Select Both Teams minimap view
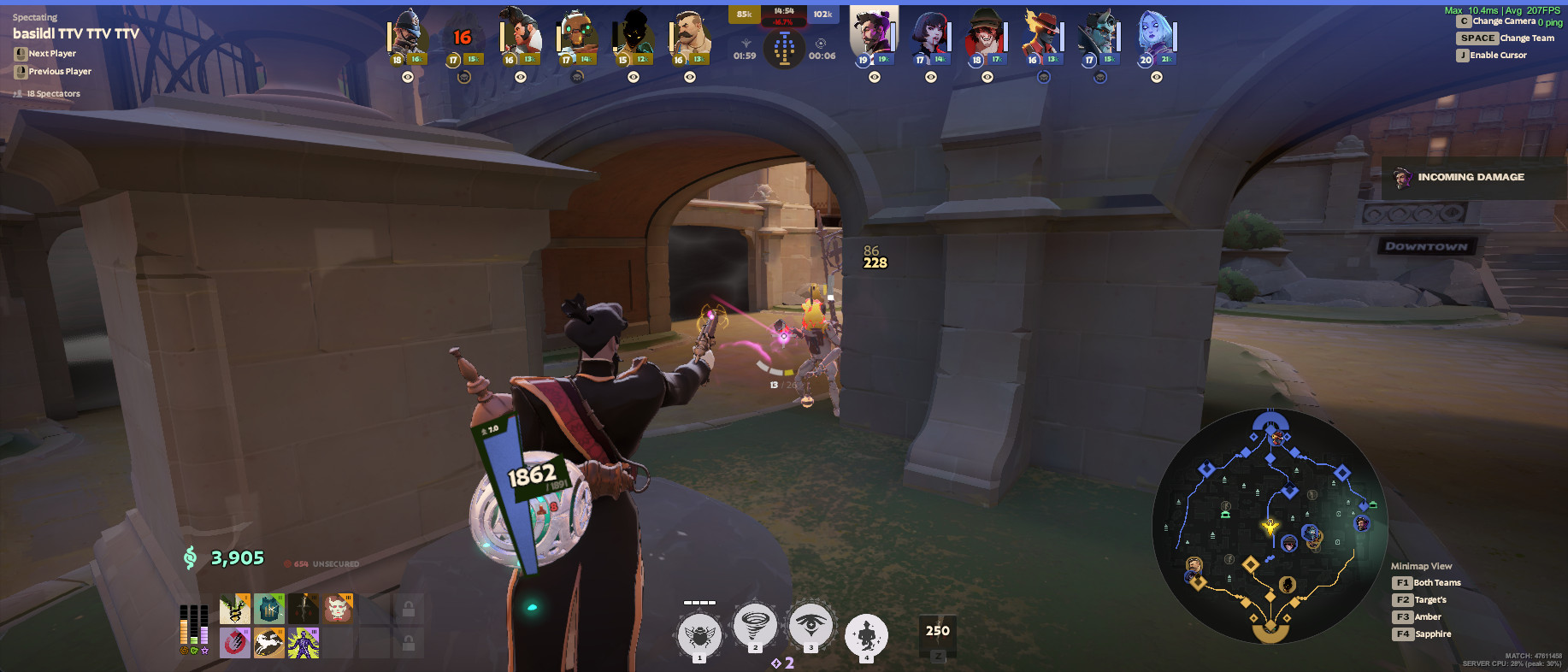 tap(1427, 582)
